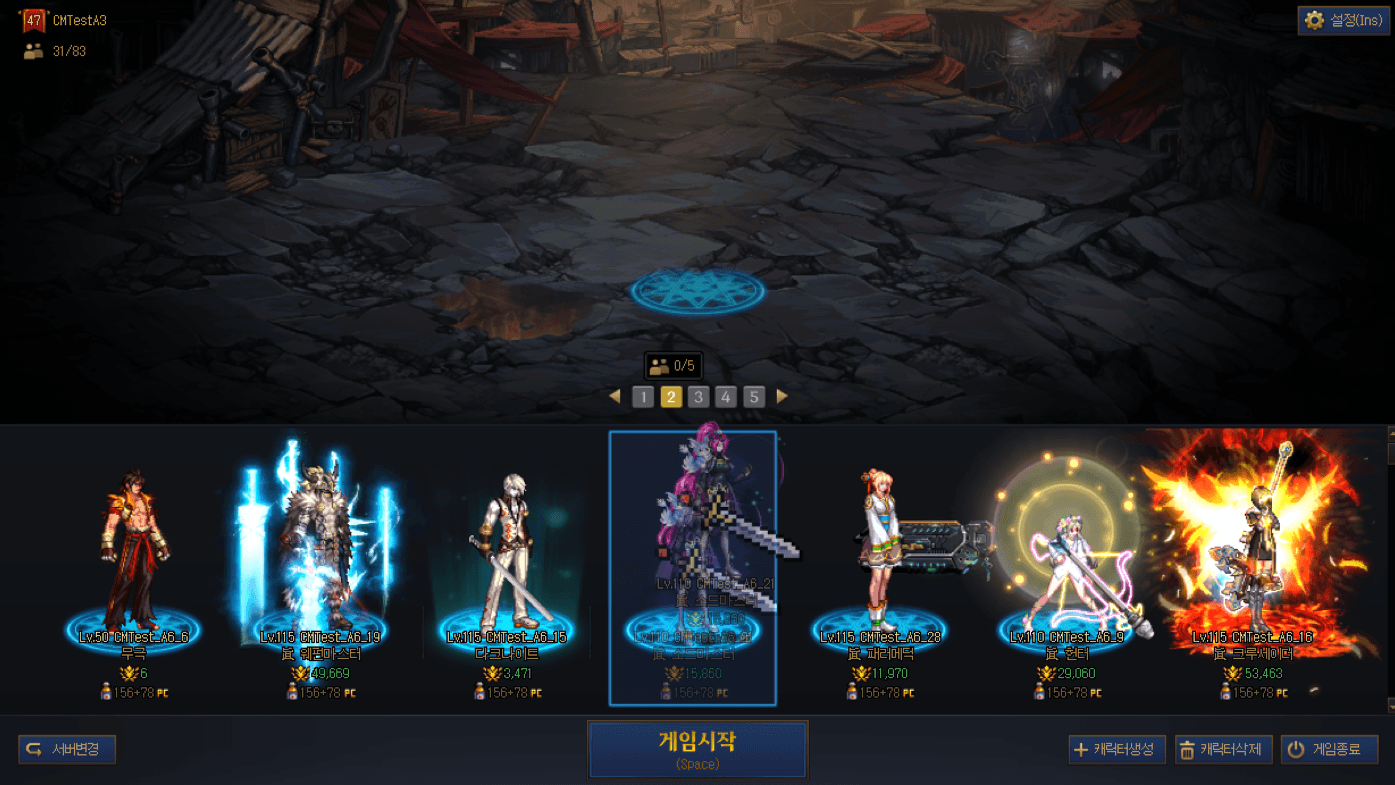
Task: Select the Lv.110 CMTest_A6_9 character
Action: click(x=1066, y=570)
